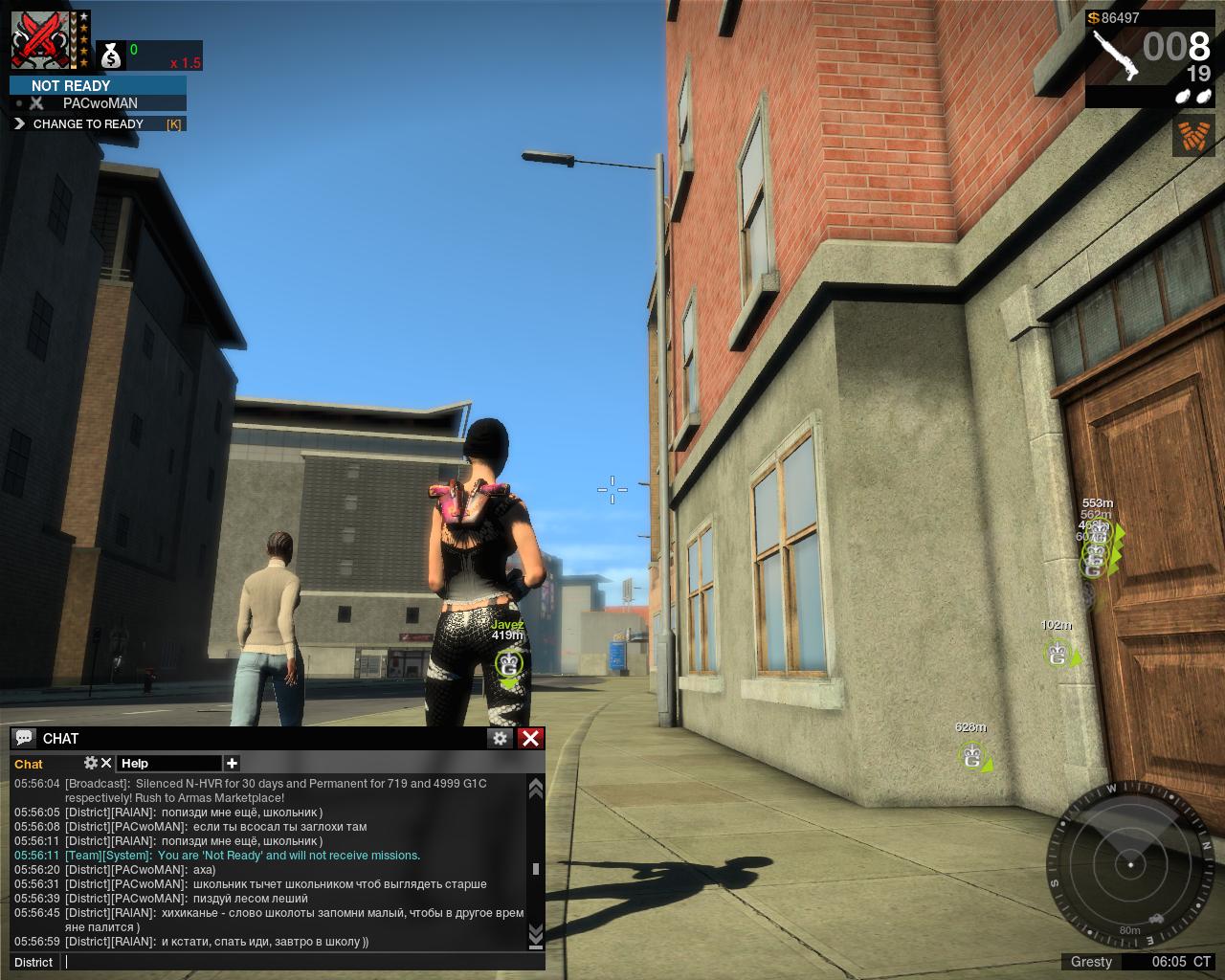The width and height of the screenshot is (1225, 980).
Task: Click the circular radar minimap
Action: [1131, 863]
